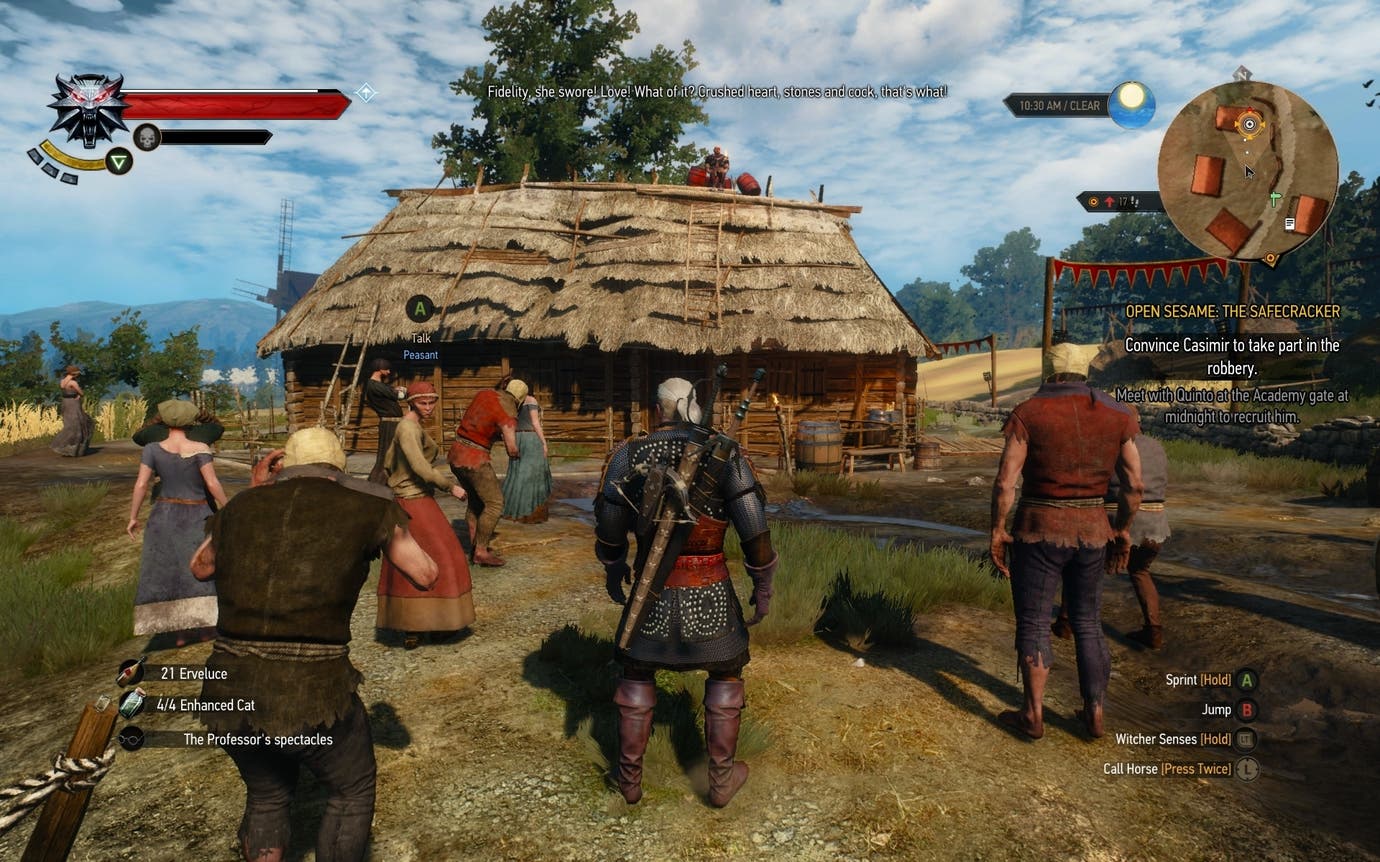Click the diamond buff icon beside health bar

click(367, 92)
